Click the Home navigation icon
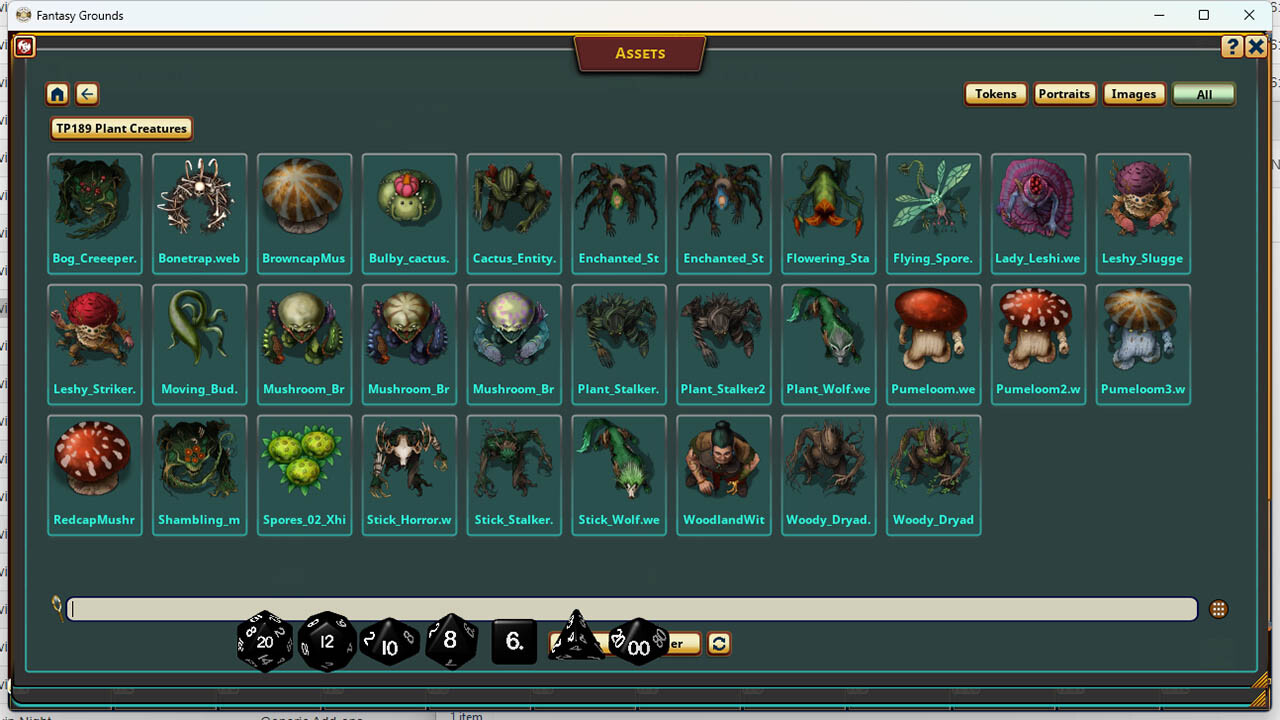Viewport: 1280px width, 720px height. 57,93
